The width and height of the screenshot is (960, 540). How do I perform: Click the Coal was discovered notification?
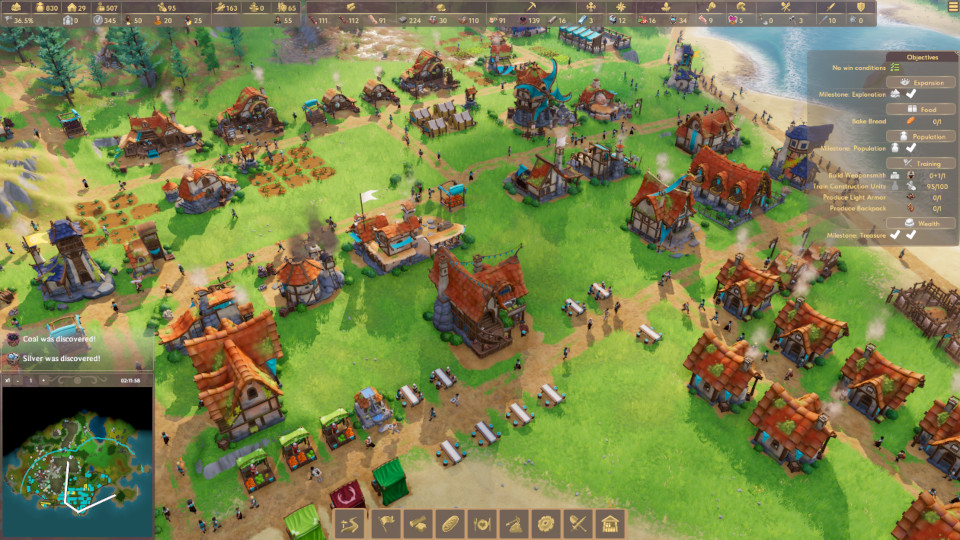(58, 340)
